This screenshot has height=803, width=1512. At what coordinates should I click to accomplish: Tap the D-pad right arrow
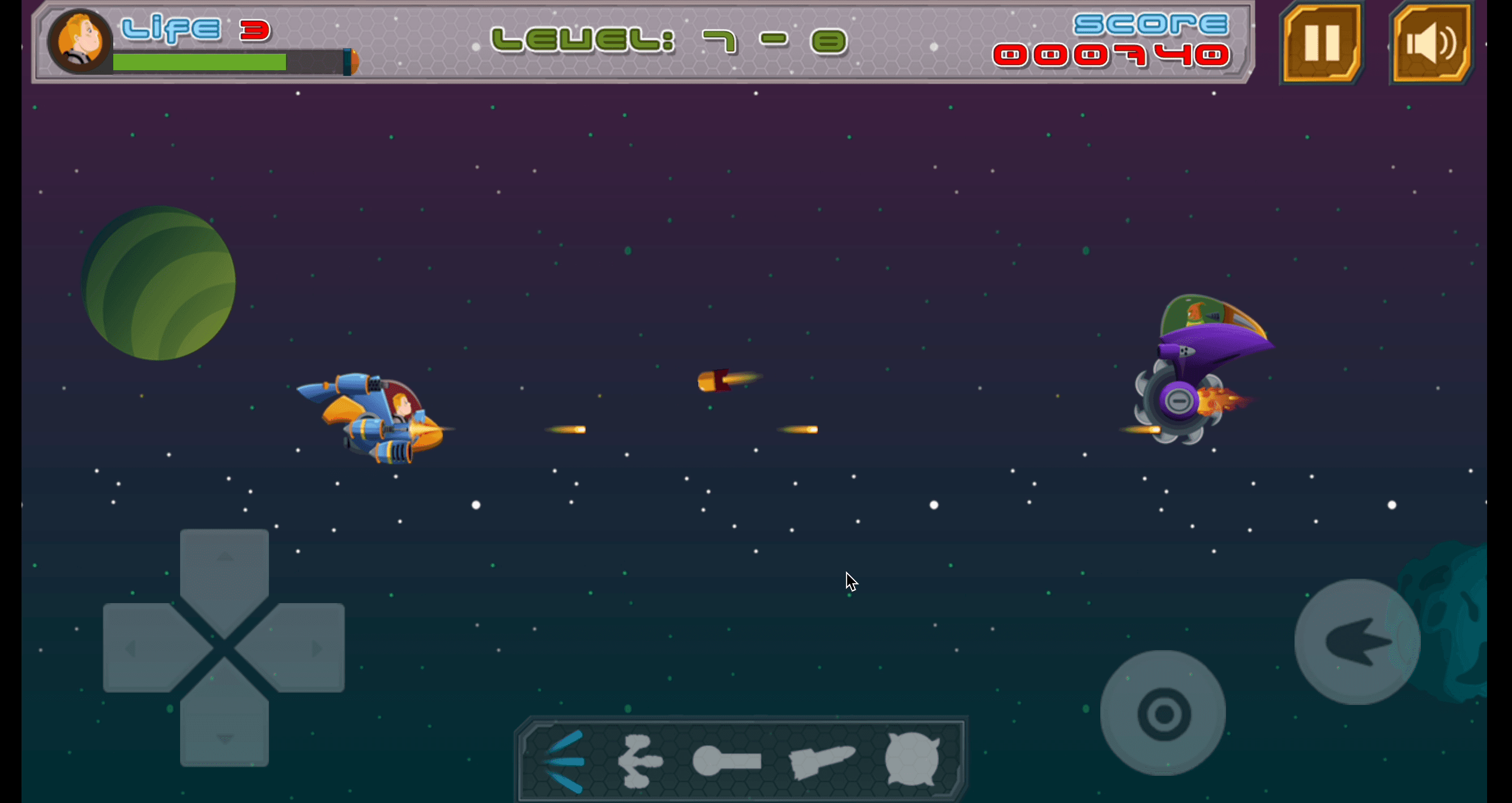[304, 647]
